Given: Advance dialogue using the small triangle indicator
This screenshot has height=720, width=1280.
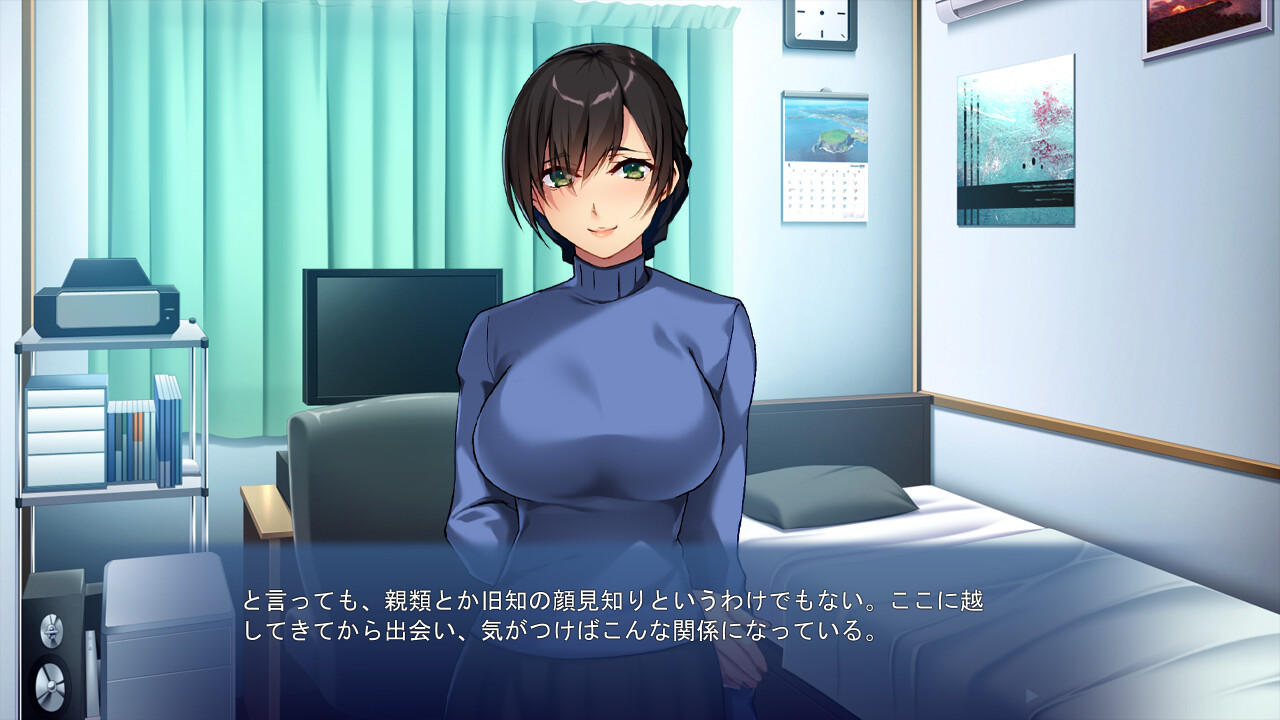Looking at the screenshot, I should (1031, 695).
